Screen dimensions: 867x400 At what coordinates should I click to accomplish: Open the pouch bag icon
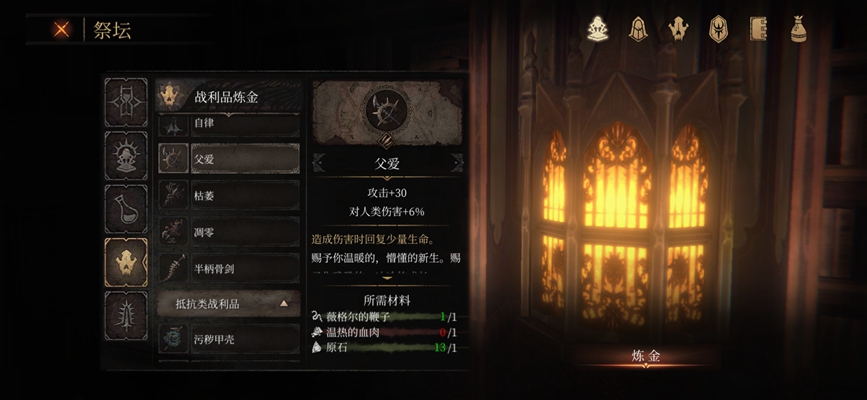[797, 29]
